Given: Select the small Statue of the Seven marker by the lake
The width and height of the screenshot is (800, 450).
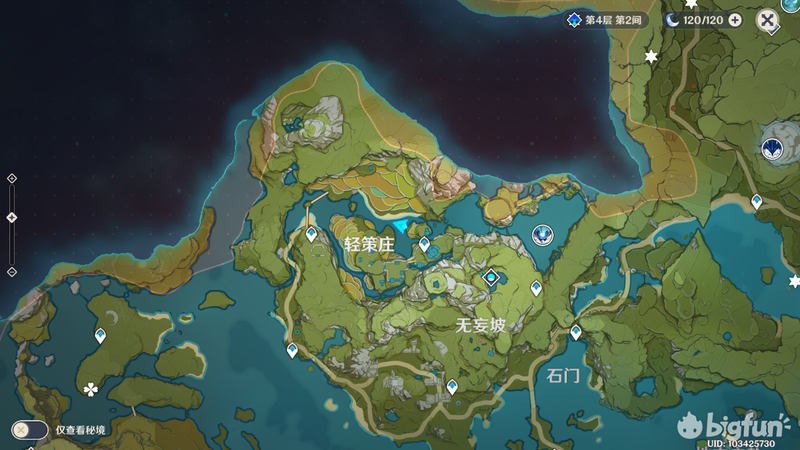Looking at the screenshot, I should (542, 235).
